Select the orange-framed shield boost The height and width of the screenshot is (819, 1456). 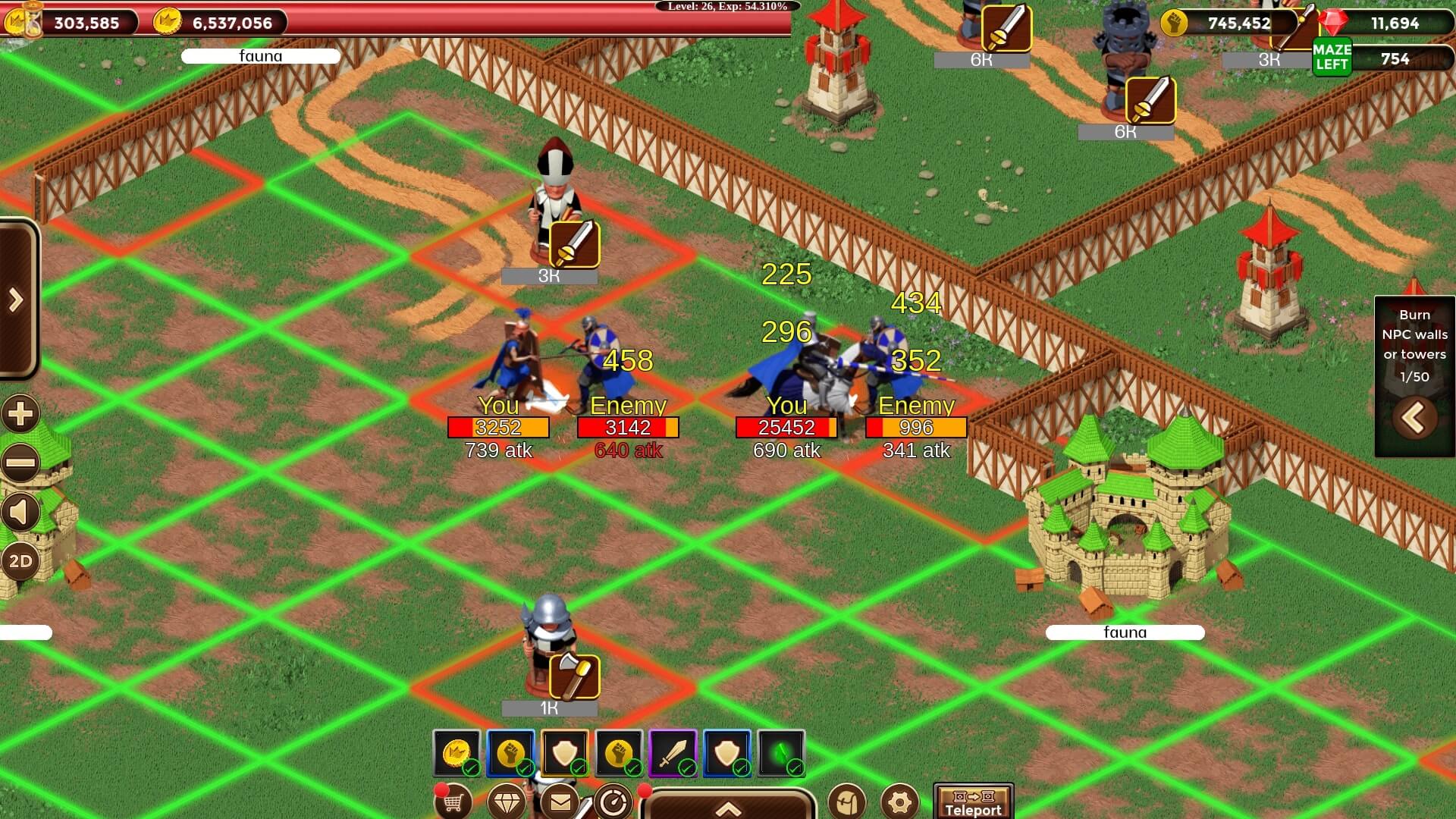tap(565, 753)
